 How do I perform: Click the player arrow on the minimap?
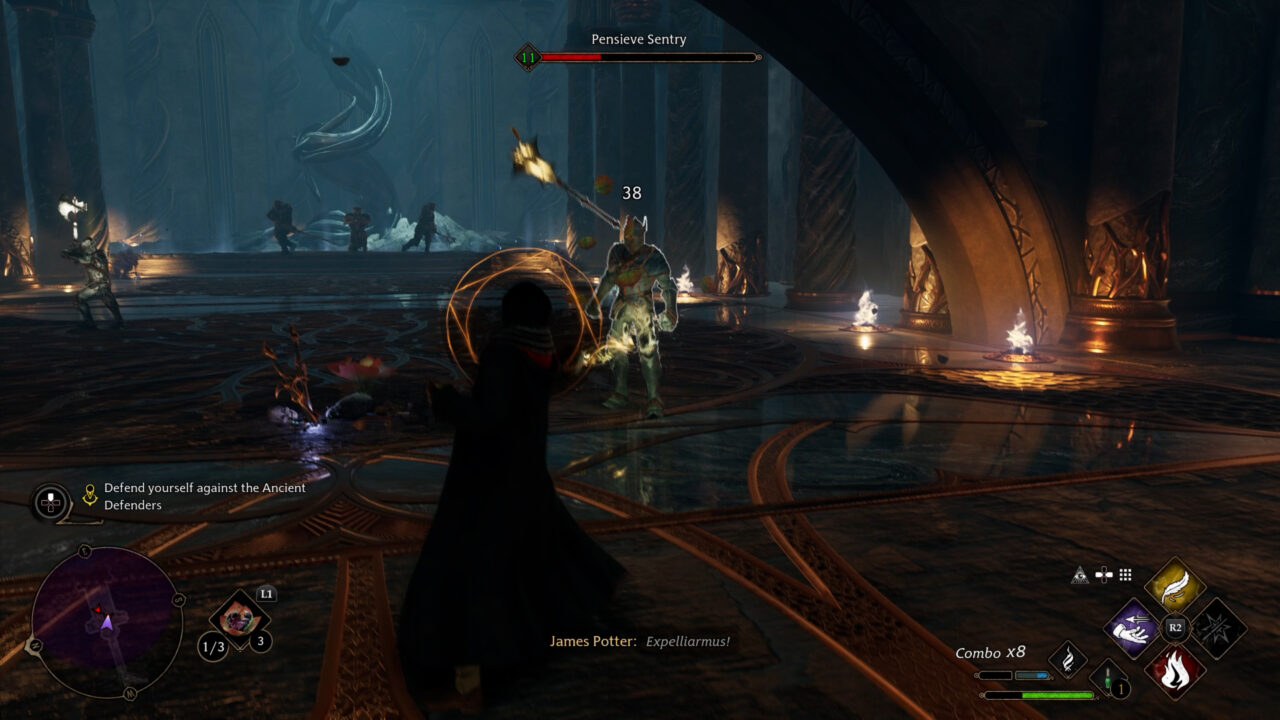(x=107, y=623)
